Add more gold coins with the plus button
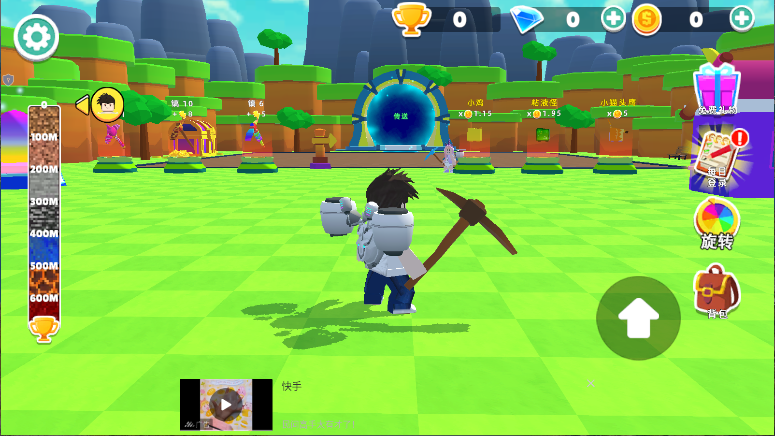Screen dimensions: 775x436 pyautogui.click(x=742, y=18)
